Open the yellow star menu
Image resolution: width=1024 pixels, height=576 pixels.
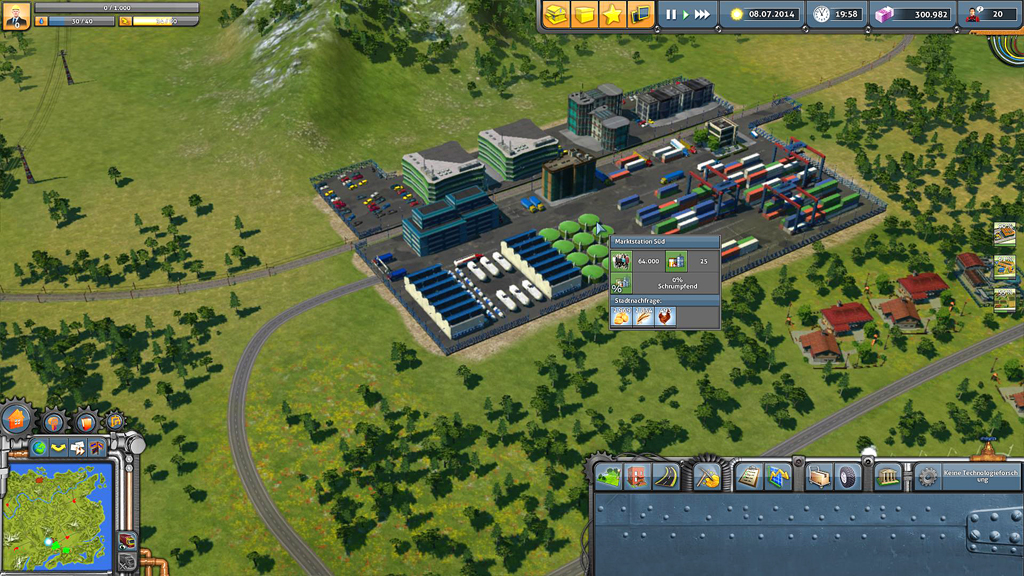tap(612, 14)
